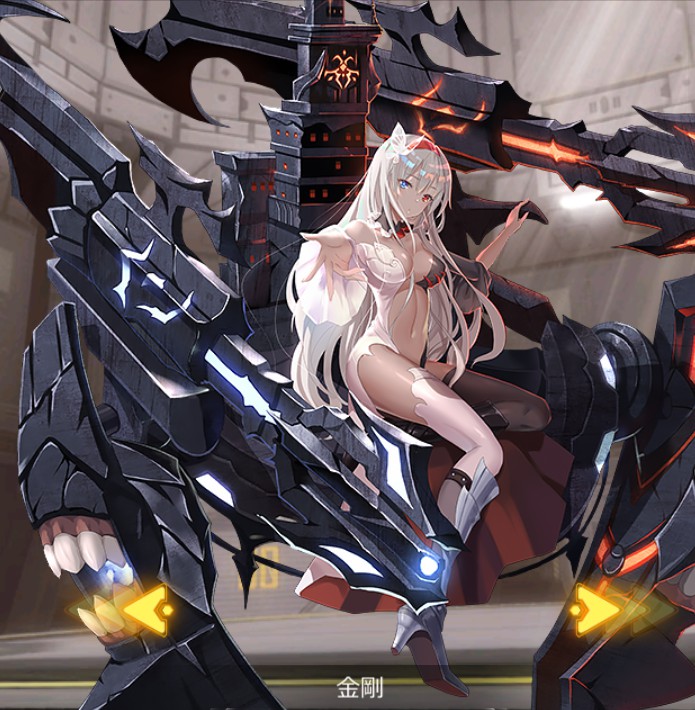The width and height of the screenshot is (695, 710).
Task: Go to the previous character with left arrow
Action: (130, 606)
